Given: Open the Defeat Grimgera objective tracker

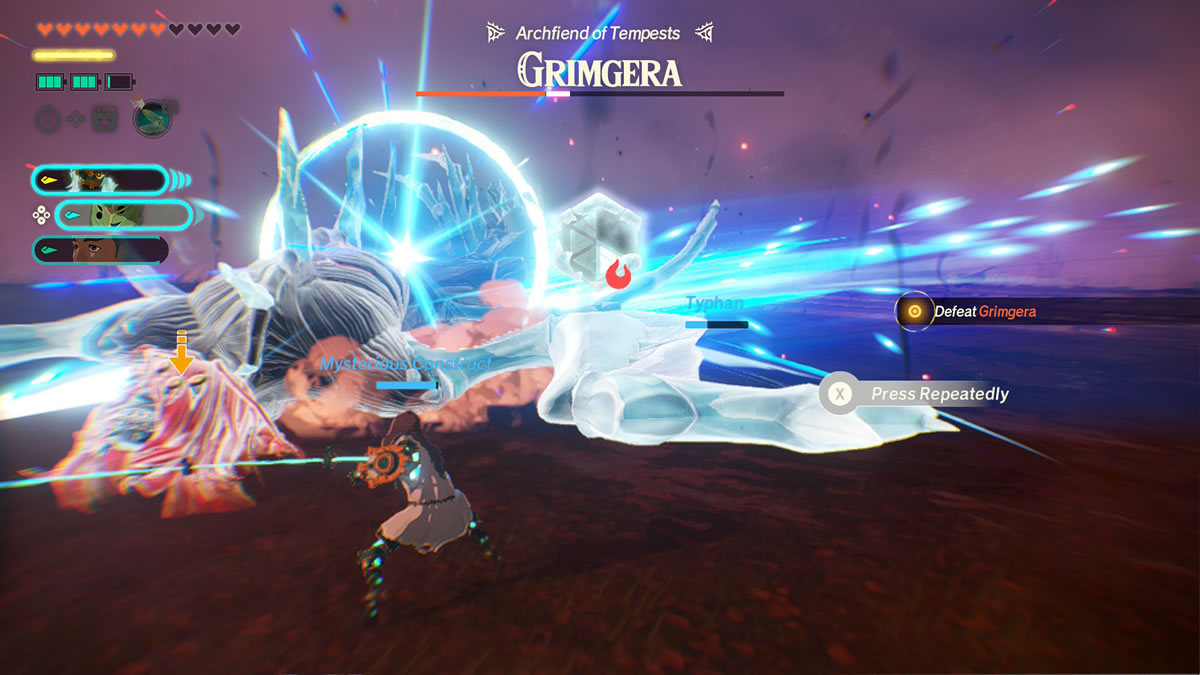Looking at the screenshot, I should 972,312.
